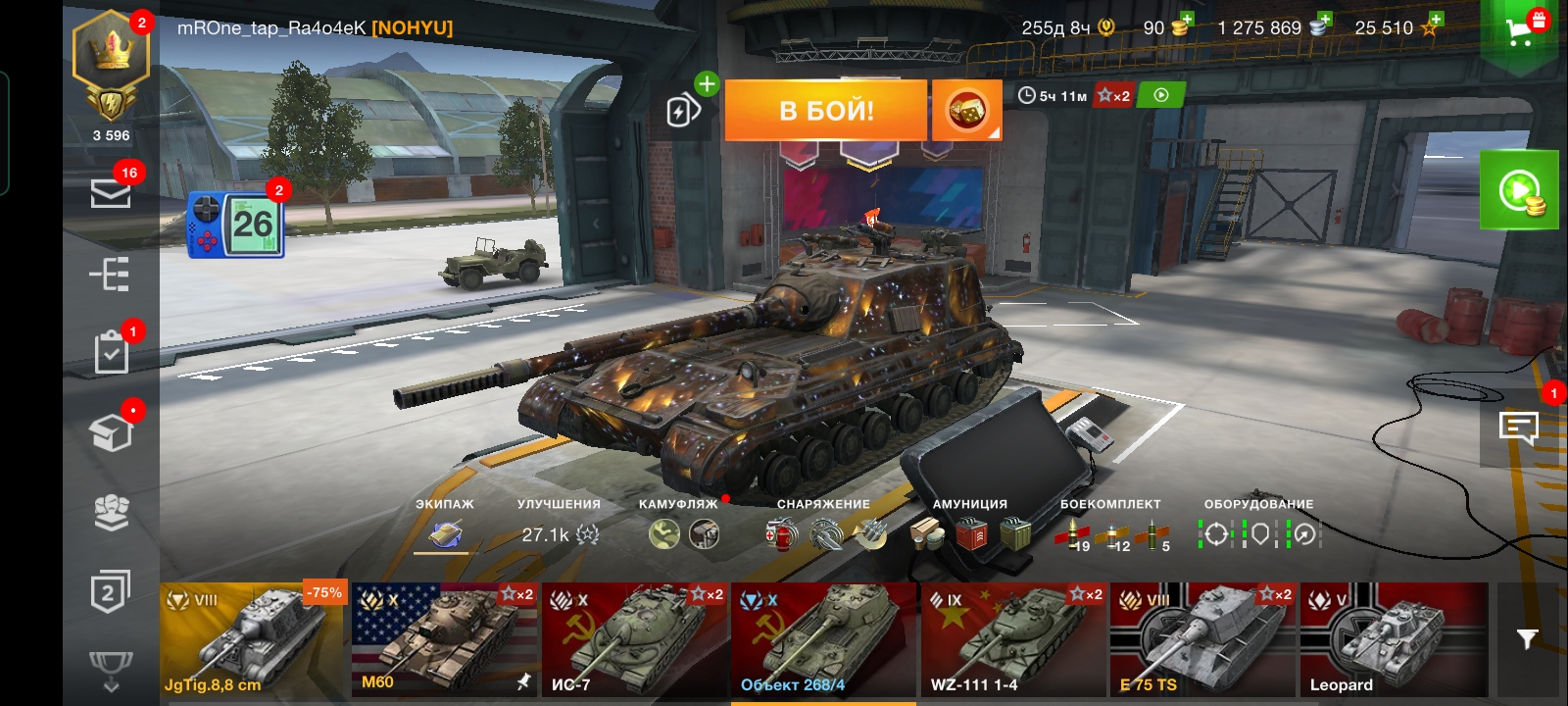Open the battle pass level 26 event
The image size is (1568, 706).
pos(236,225)
